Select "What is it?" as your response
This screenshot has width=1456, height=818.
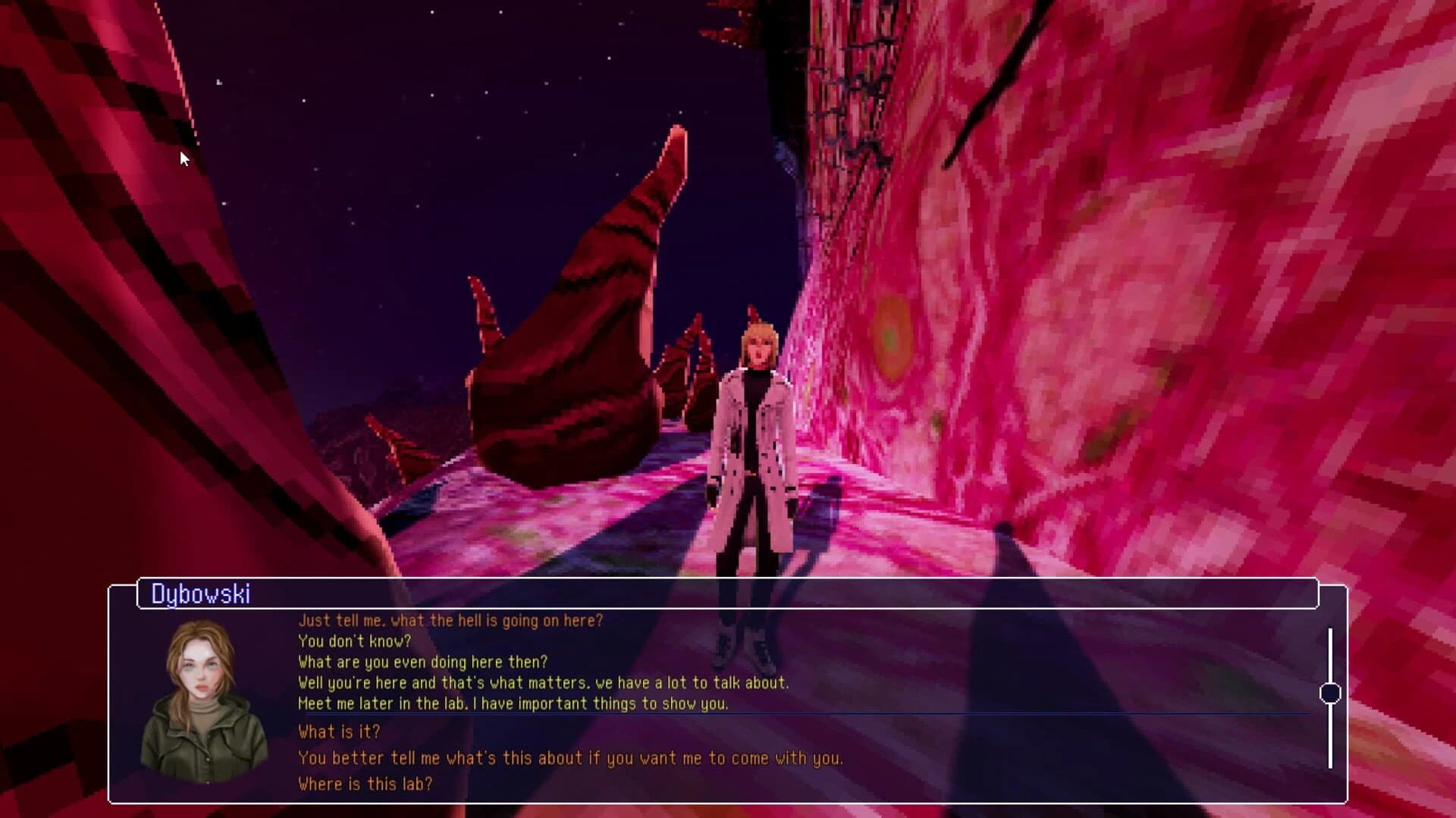339,732
